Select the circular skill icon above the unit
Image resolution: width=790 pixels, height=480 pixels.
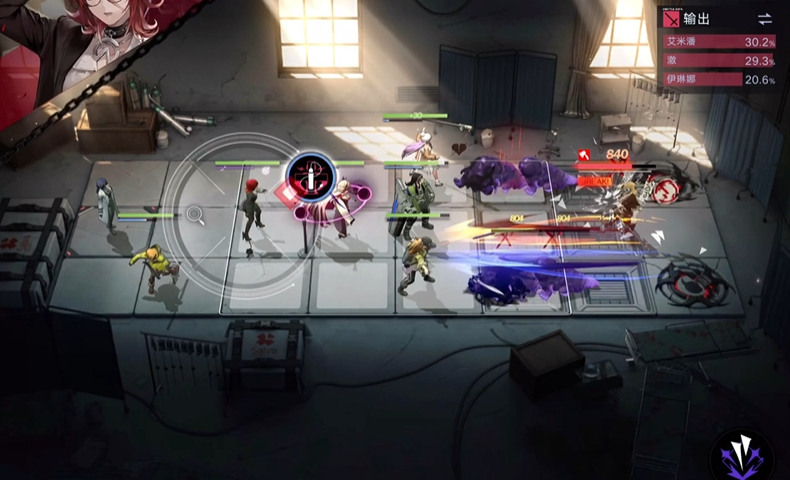pyautogui.click(x=310, y=177)
